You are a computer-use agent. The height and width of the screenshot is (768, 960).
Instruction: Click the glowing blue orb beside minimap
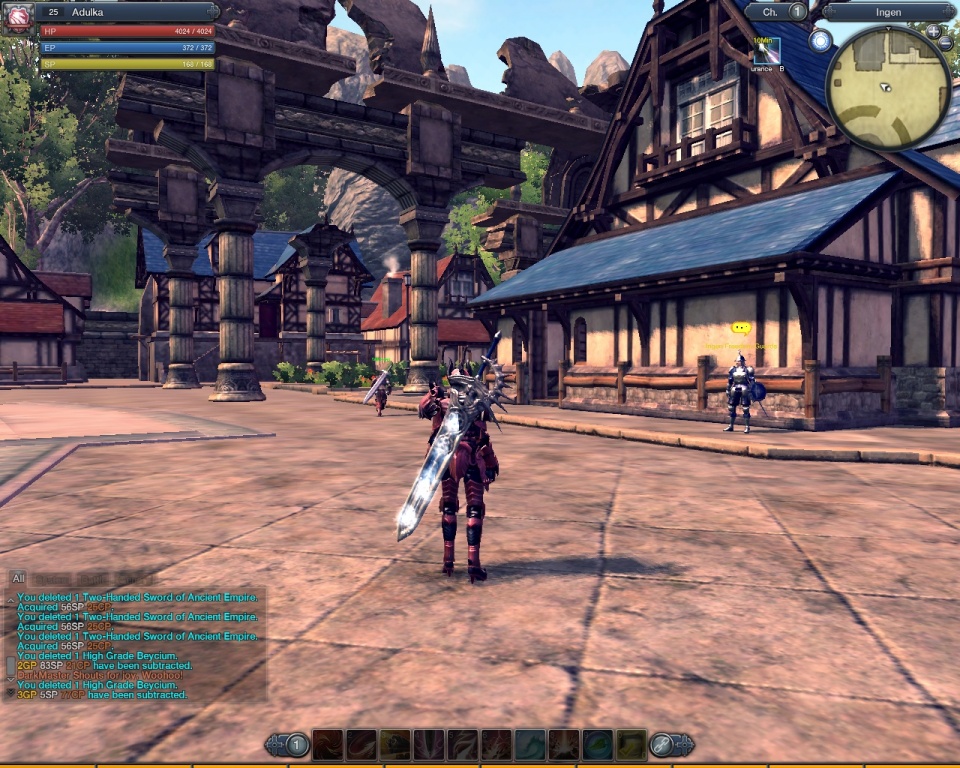(x=820, y=40)
